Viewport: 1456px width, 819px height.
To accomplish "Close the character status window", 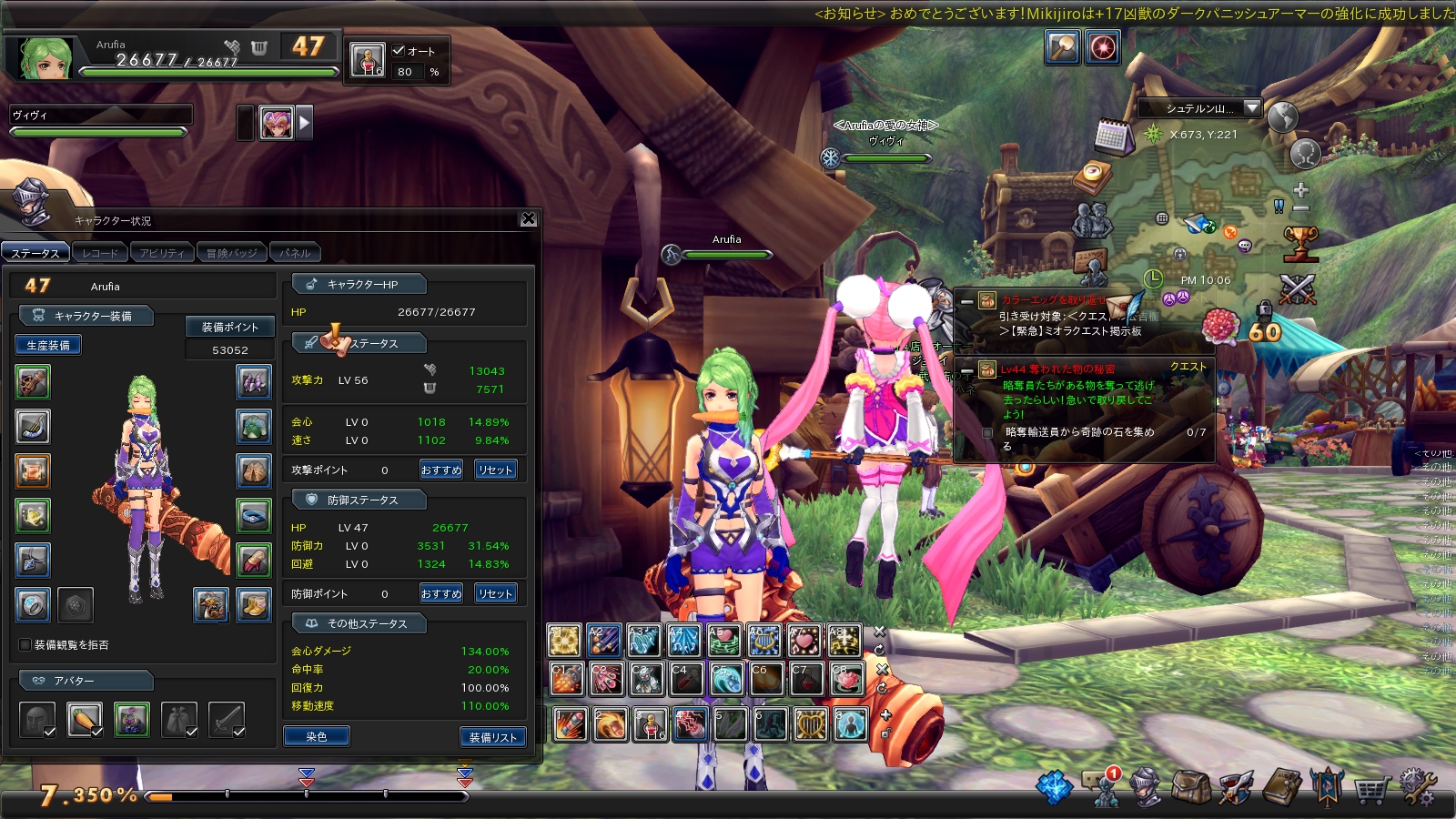I will pyautogui.click(x=528, y=219).
